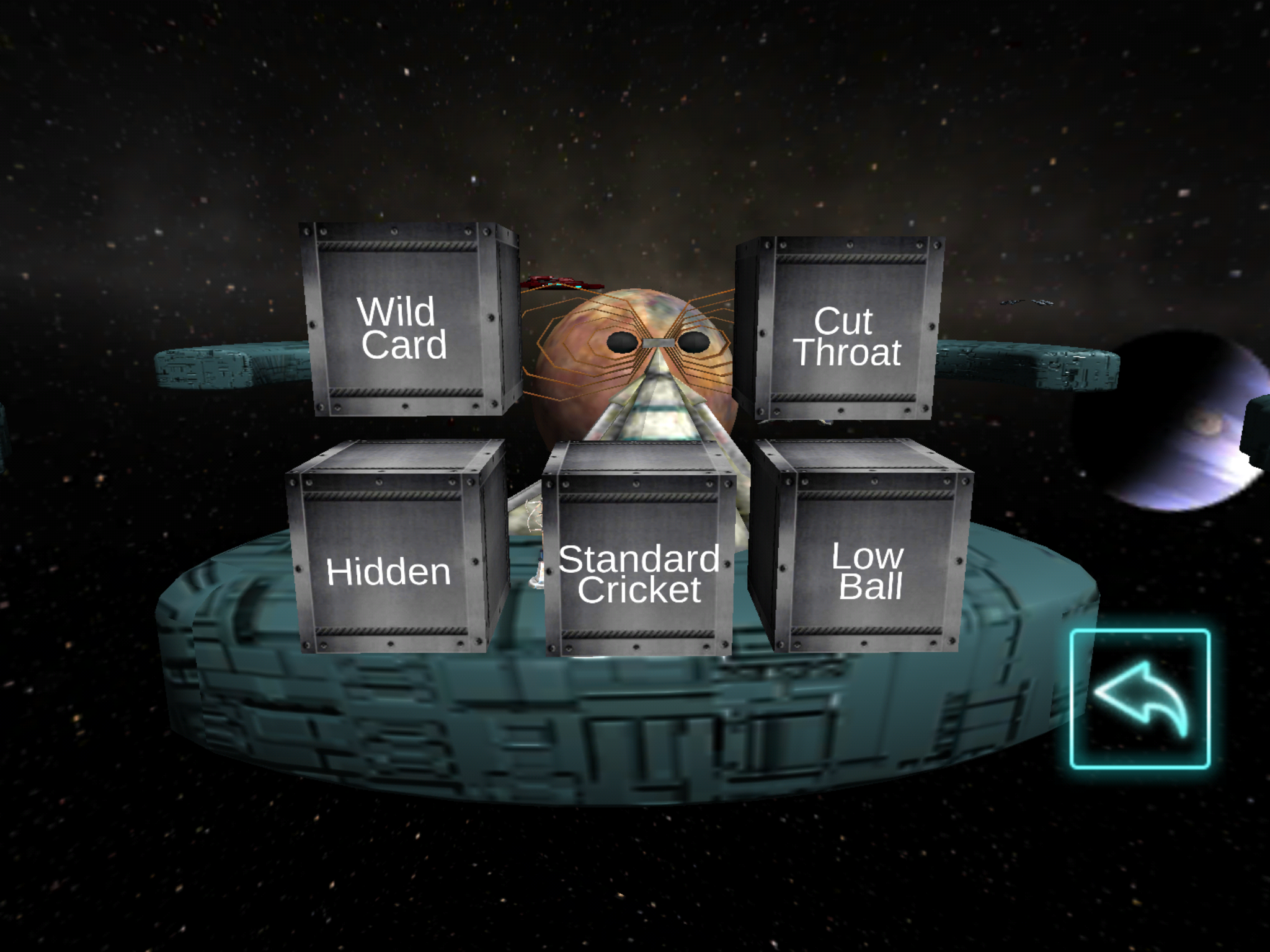
Task: Go back using the neon arrow button
Action: tap(1140, 699)
